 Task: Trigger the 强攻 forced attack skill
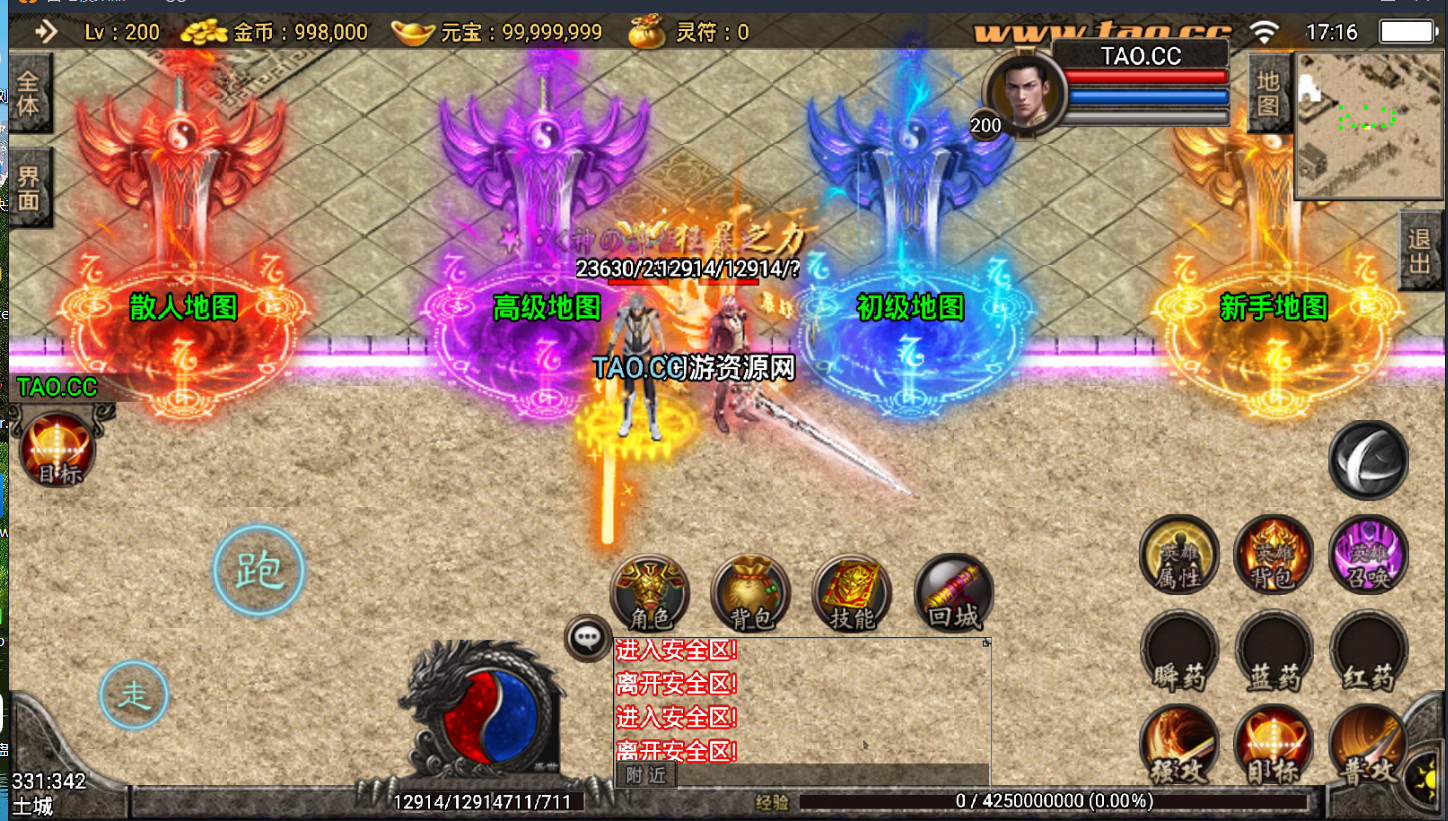pyautogui.click(x=1179, y=746)
